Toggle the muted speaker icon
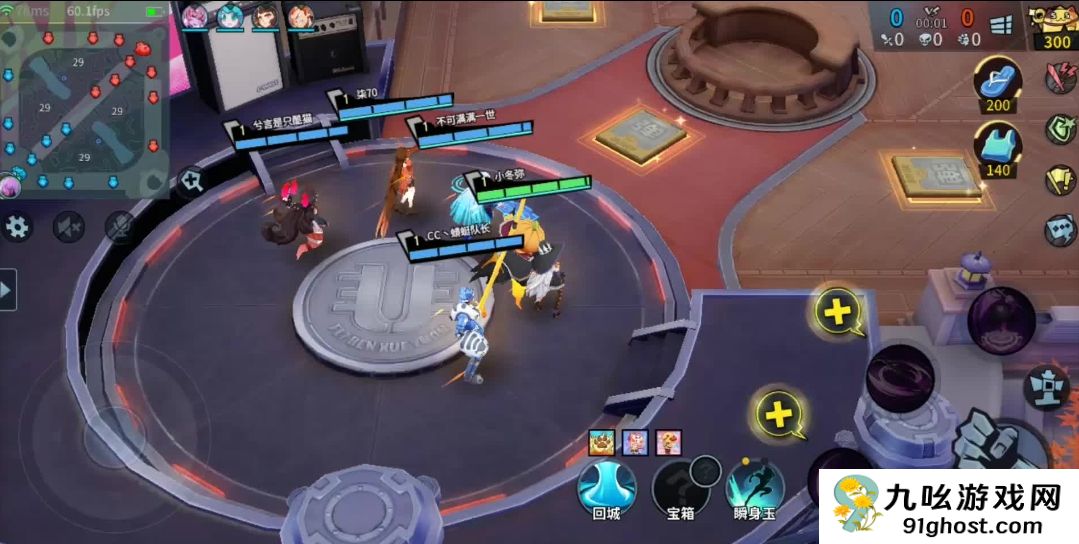This screenshot has height=544, width=1079. coord(68,227)
